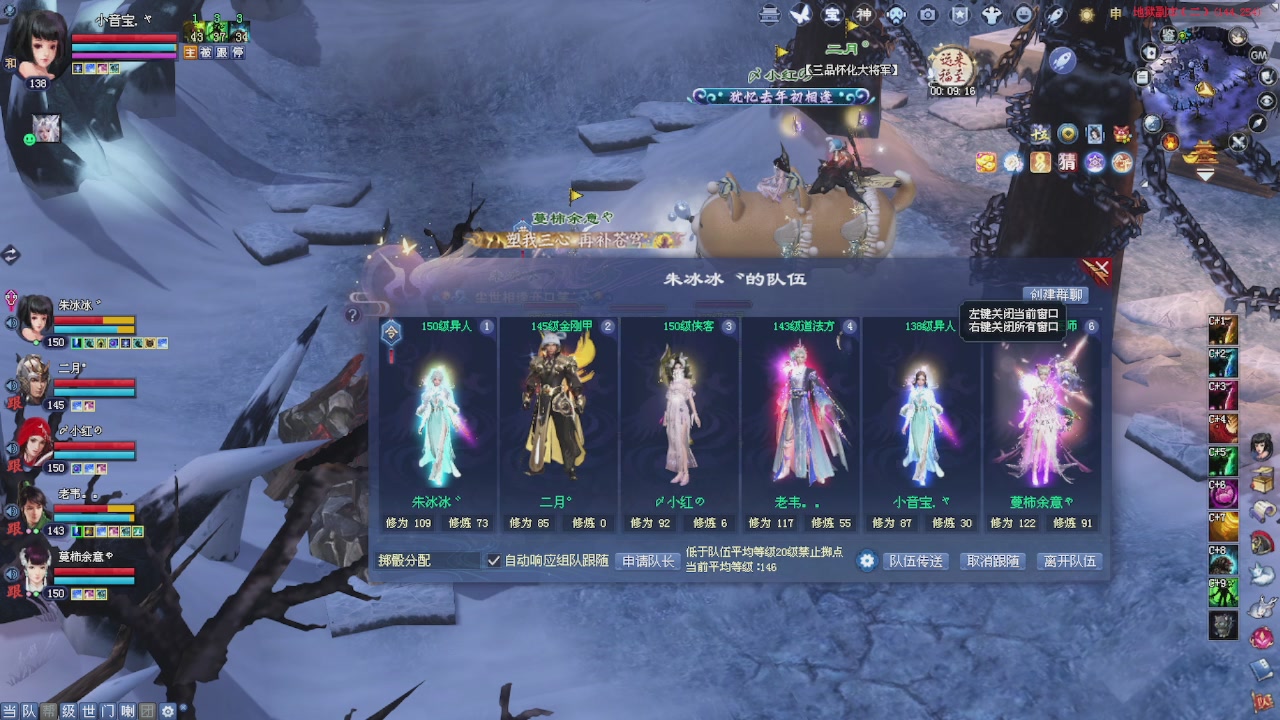This screenshot has width=1280, height=720.
Task: Expand the minimap panel options
Action: [x=1205, y=174]
